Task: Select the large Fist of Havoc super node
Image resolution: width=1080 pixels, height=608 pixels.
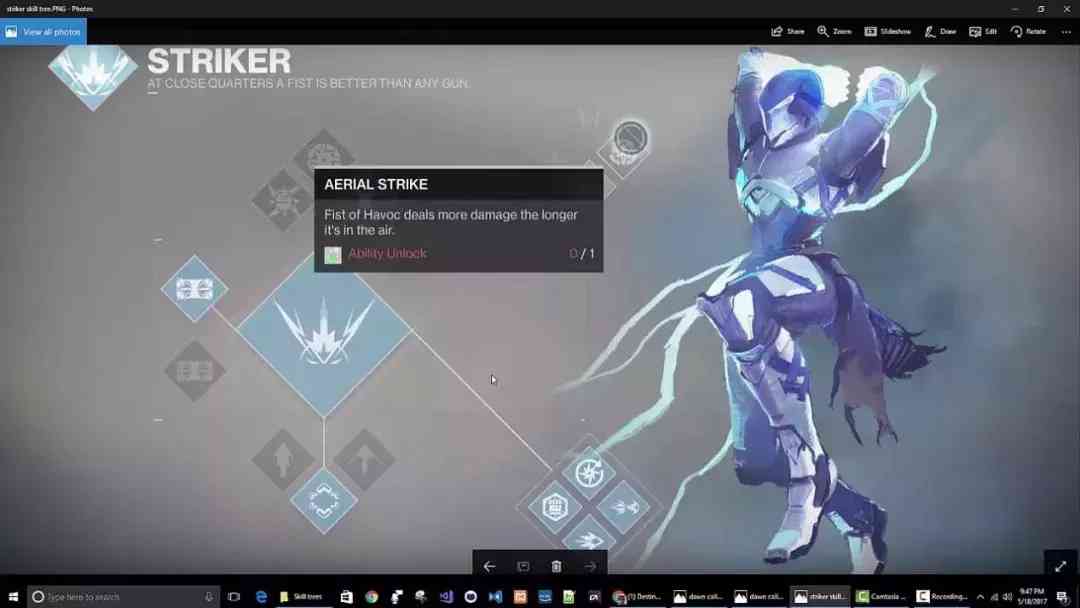Action: coord(324,333)
